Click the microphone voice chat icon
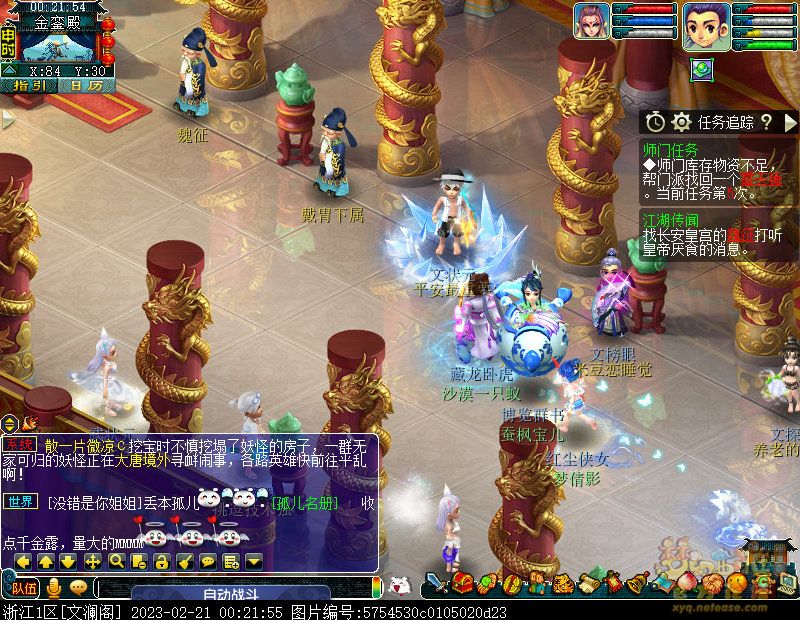Image resolution: width=800 pixels, height=620 pixels. click(54, 588)
